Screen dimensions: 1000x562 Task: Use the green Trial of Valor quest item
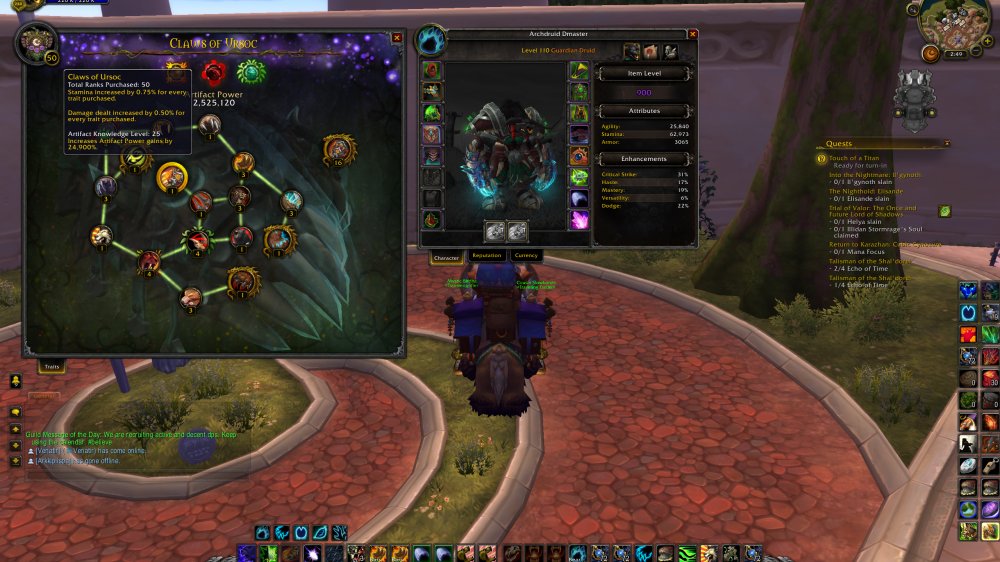tap(945, 211)
